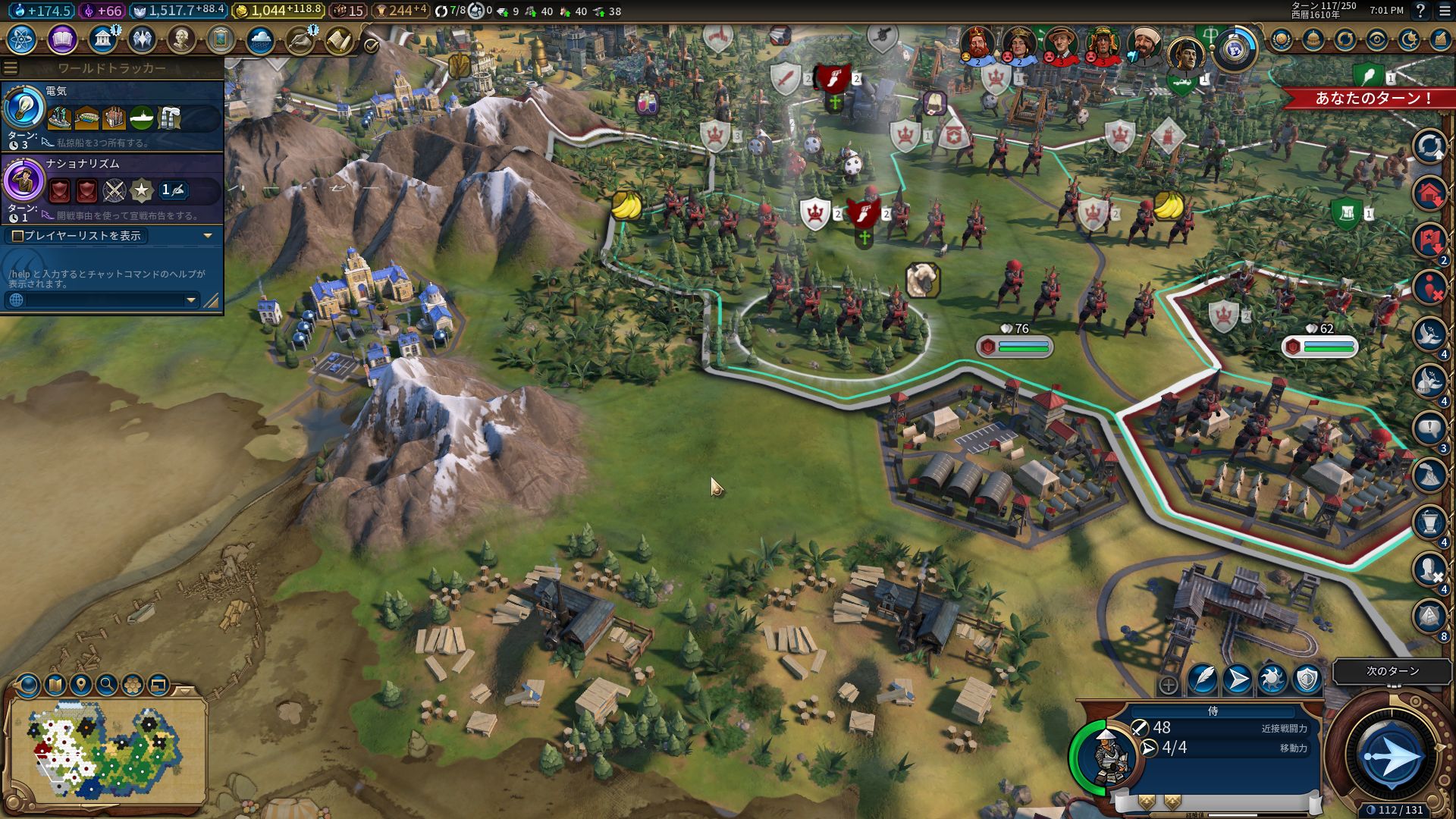1456x819 pixels.
Task: Tick the プレイヤーリストを表示 checkbox
Action: [x=17, y=236]
